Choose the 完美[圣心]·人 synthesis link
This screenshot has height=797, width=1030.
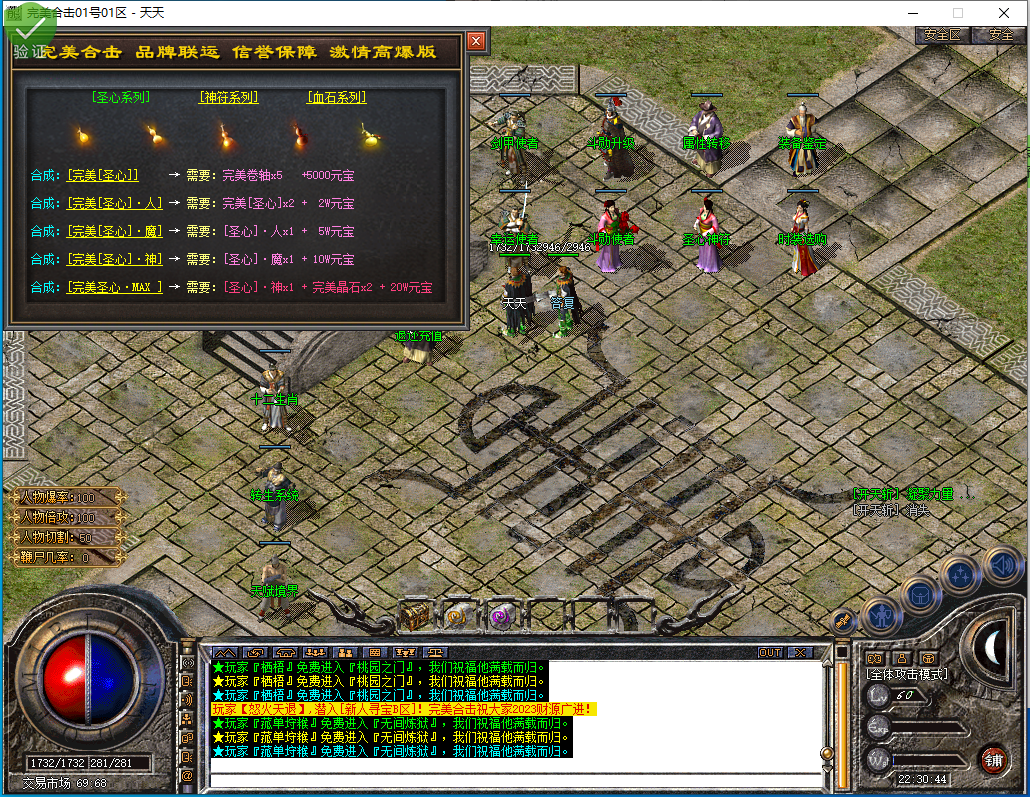tap(114, 203)
